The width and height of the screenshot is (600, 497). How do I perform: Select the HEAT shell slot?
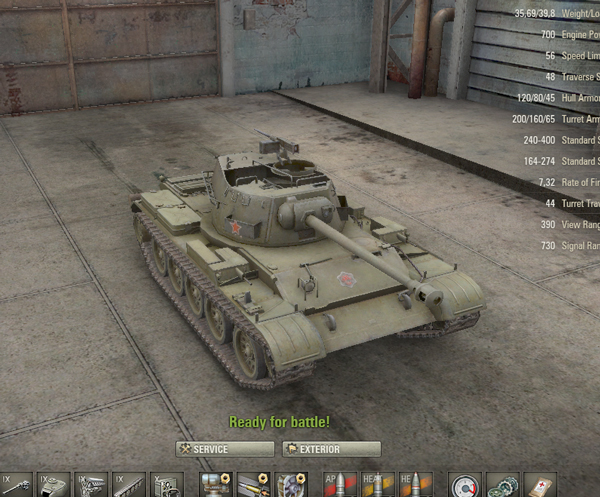(379, 485)
